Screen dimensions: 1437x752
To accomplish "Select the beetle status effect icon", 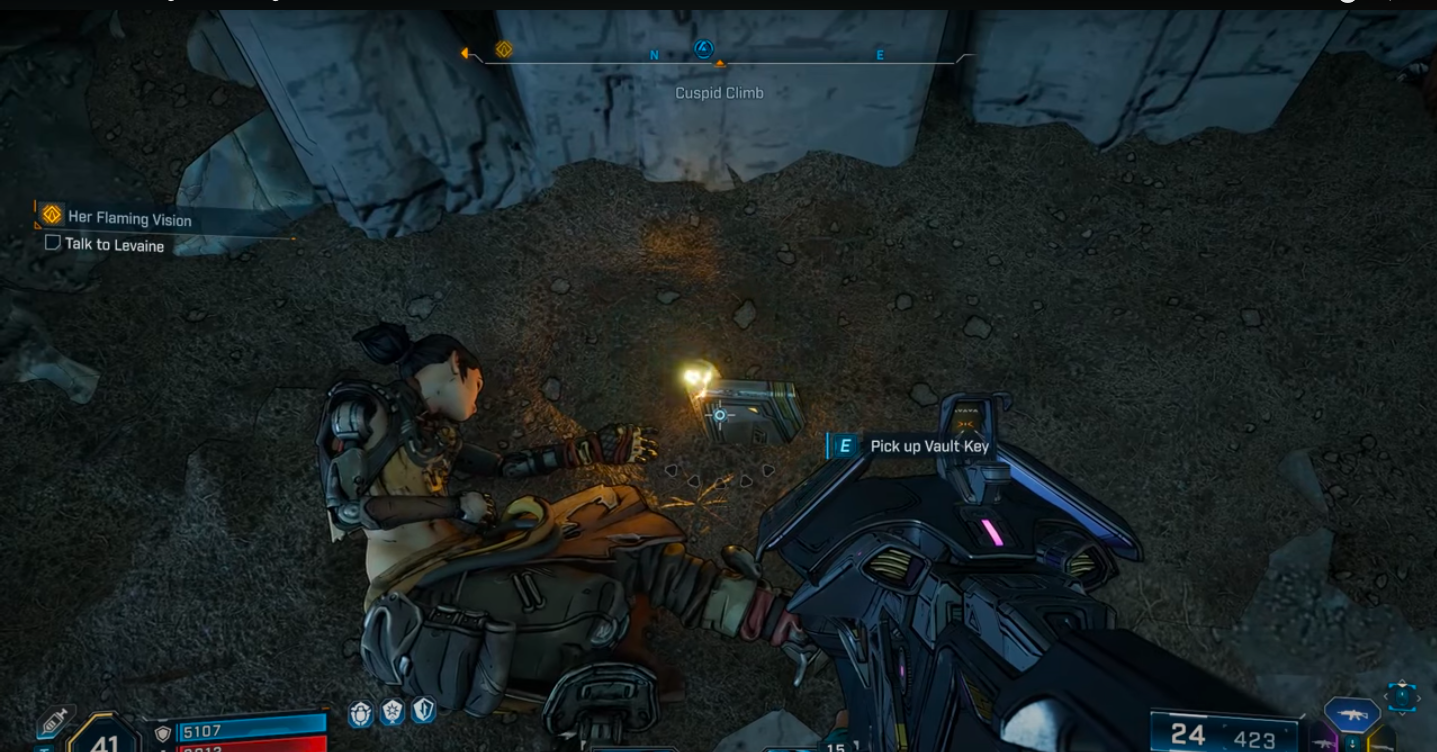I will click(x=361, y=712).
